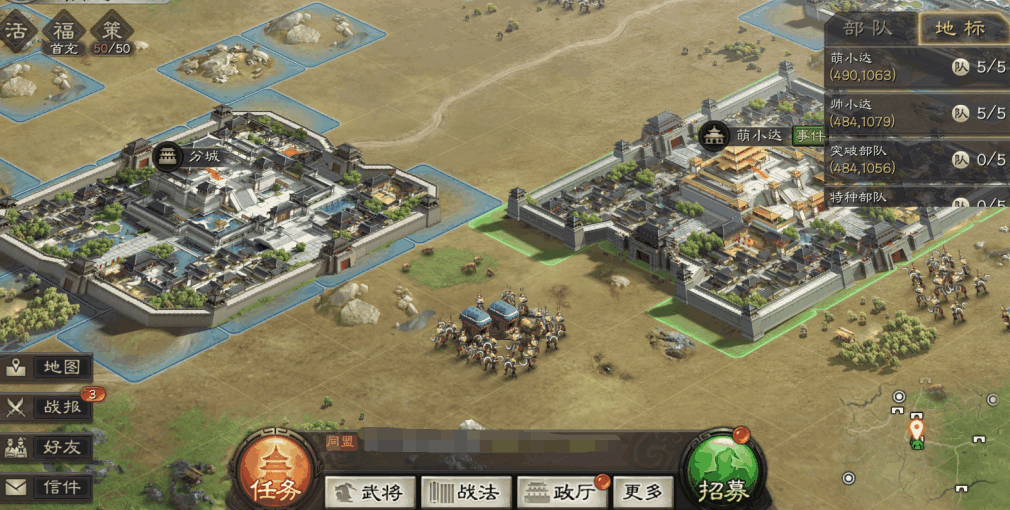Open the 信件 mail inbox
The width and height of the screenshot is (1010, 510).
click(x=48, y=487)
